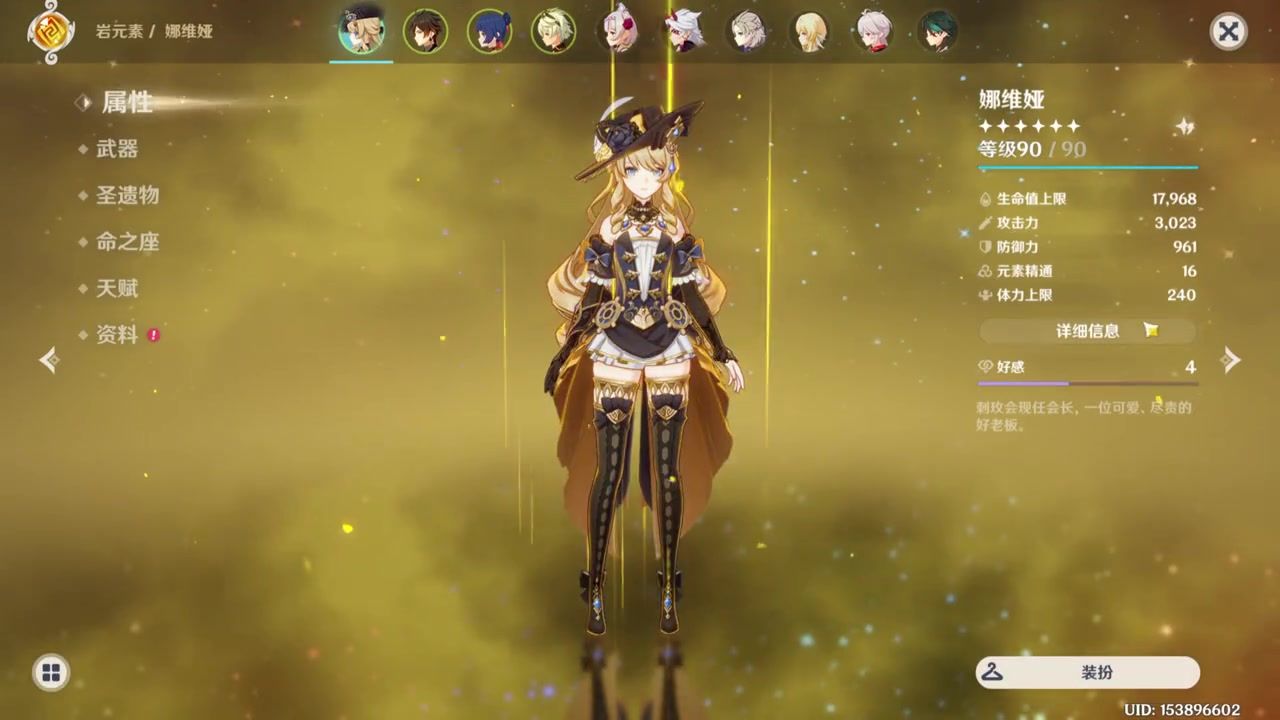Image resolution: width=1280 pixels, height=720 pixels.
Task: Open the 武器 (Weapon) menu entry
Action: pos(117,149)
